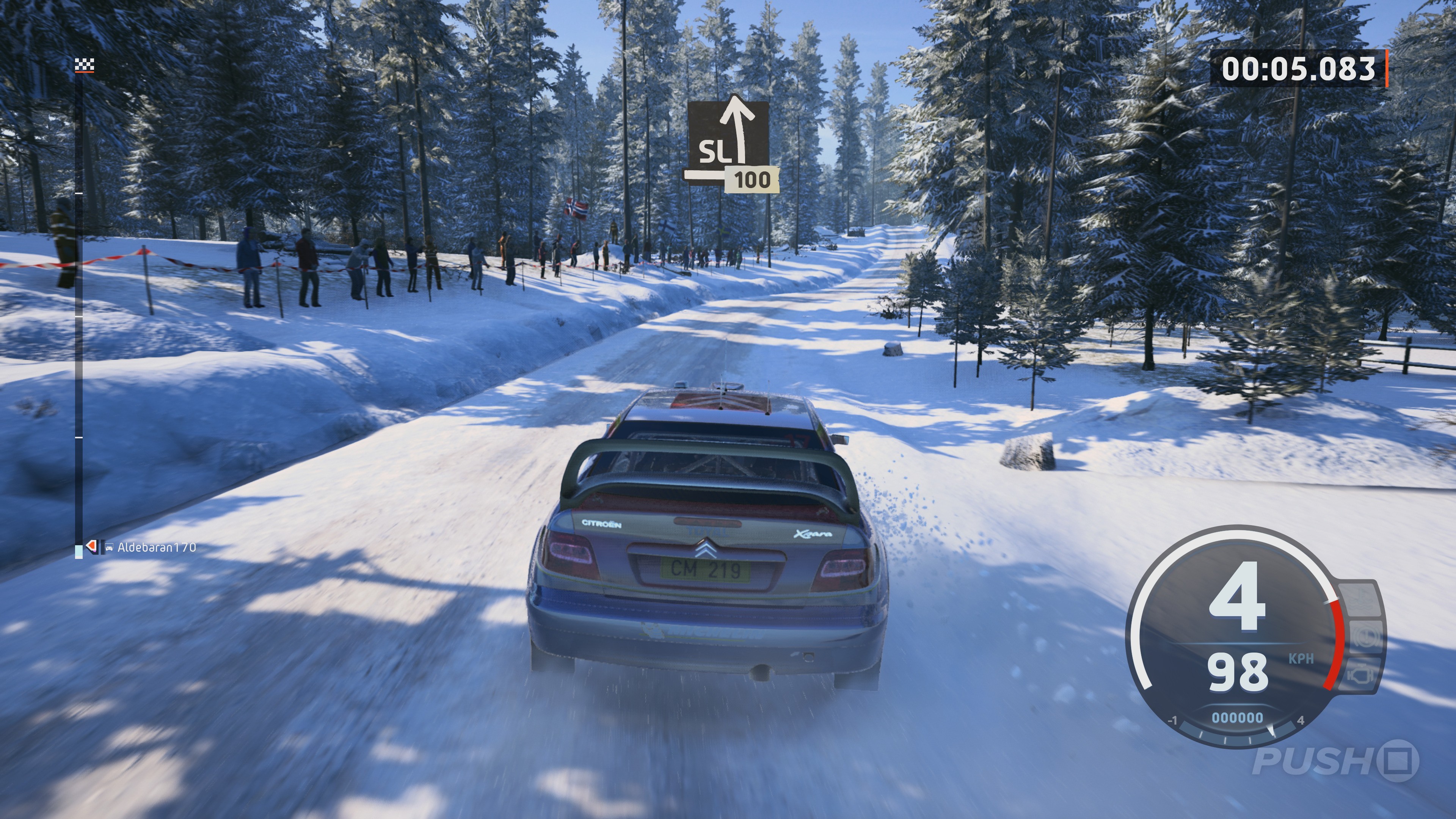Click the Aldebaran170 player position marker
This screenshot has width=1456, height=819.
(x=91, y=546)
